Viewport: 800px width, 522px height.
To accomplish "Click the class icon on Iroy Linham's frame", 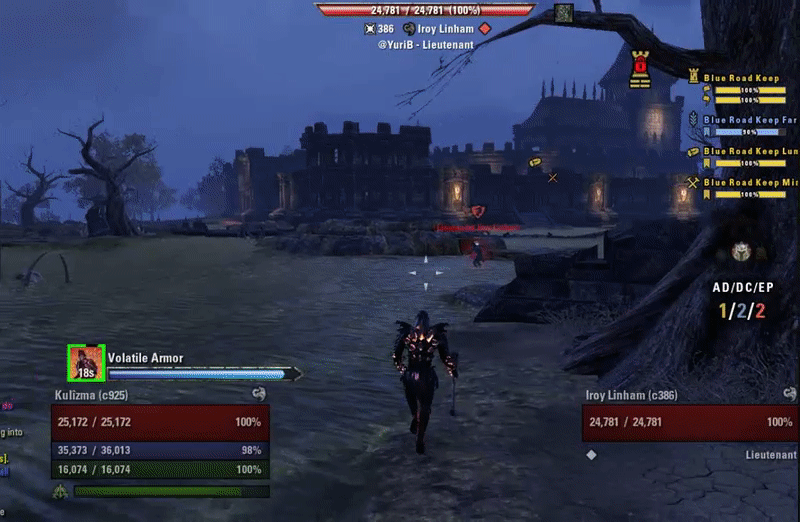I will [789, 395].
